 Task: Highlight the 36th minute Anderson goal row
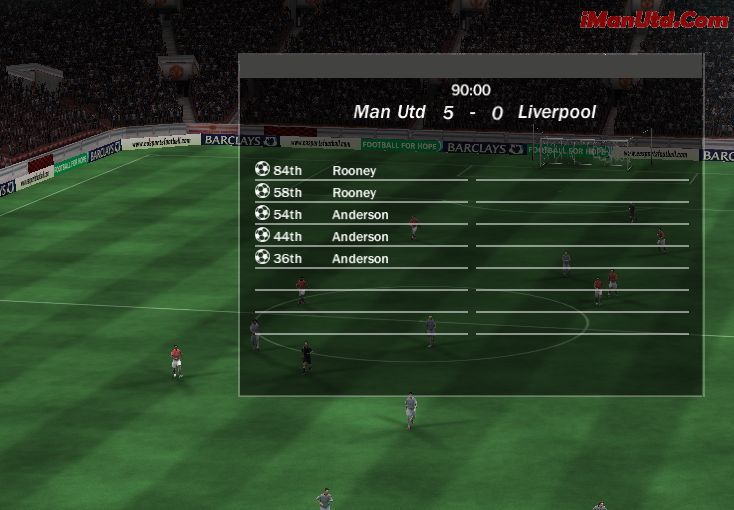click(x=360, y=259)
